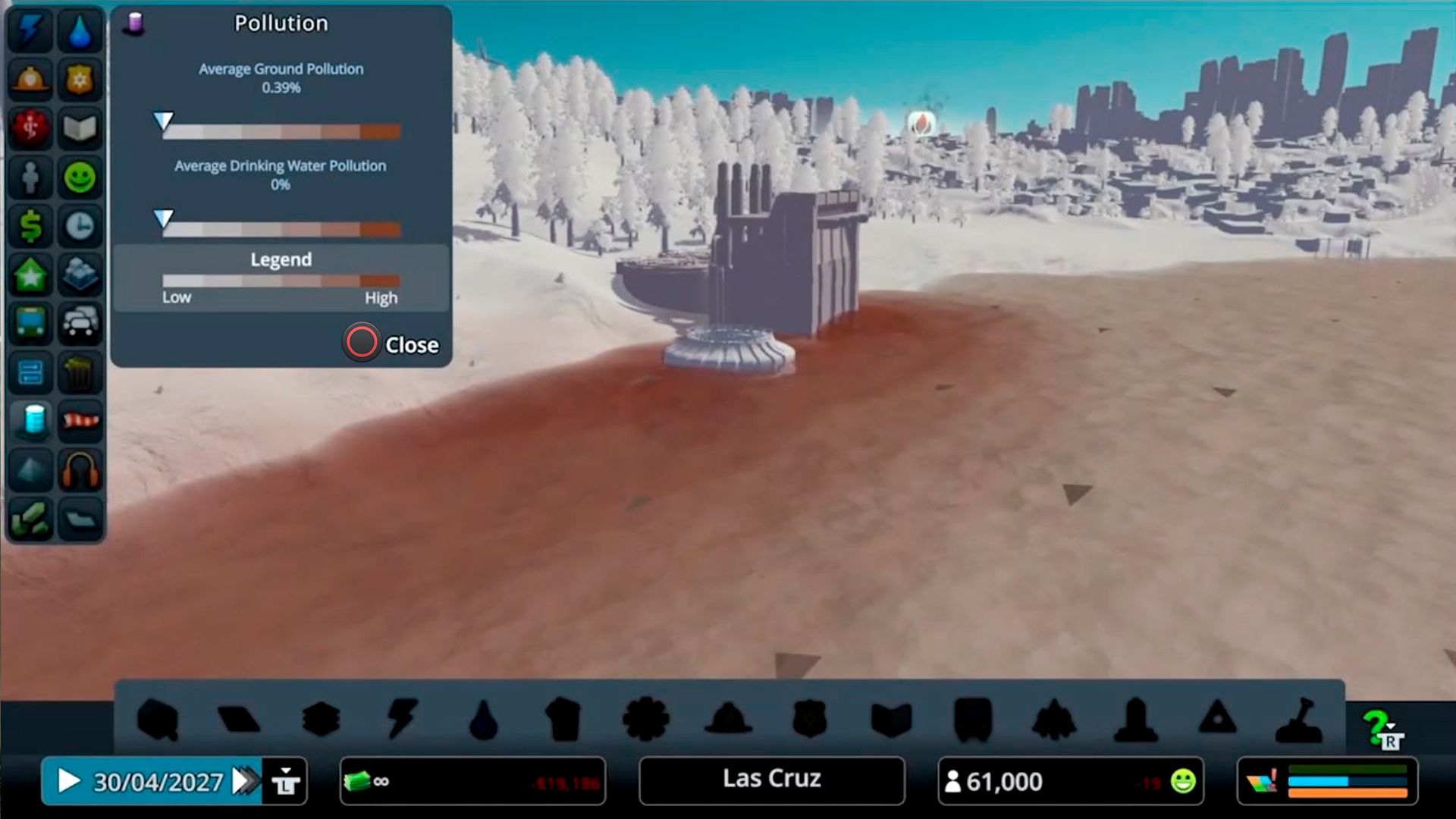Screen dimensions: 1456x819
Task: Expand the fast-forward speed chevrons
Action: tap(245, 781)
